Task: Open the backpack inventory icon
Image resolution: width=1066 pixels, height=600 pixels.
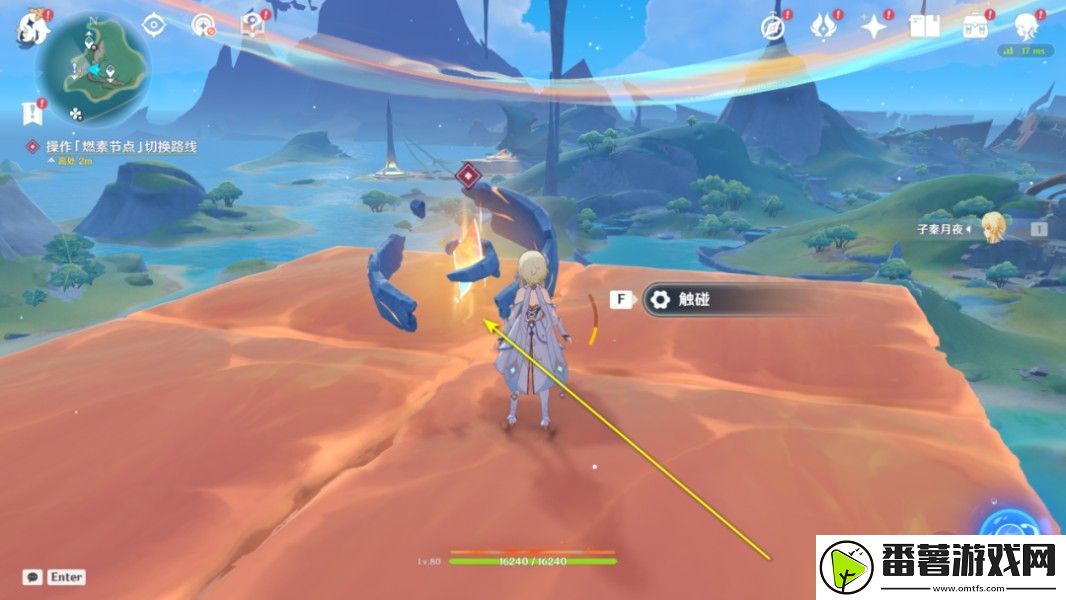Action: pyautogui.click(x=975, y=27)
